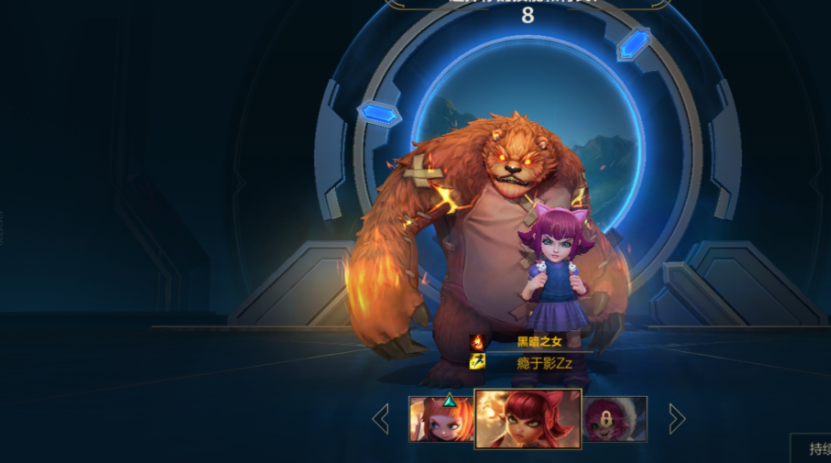Screen dimensions: 831x463
Task: Open the partially visible 持续 button
Action: tap(811, 448)
